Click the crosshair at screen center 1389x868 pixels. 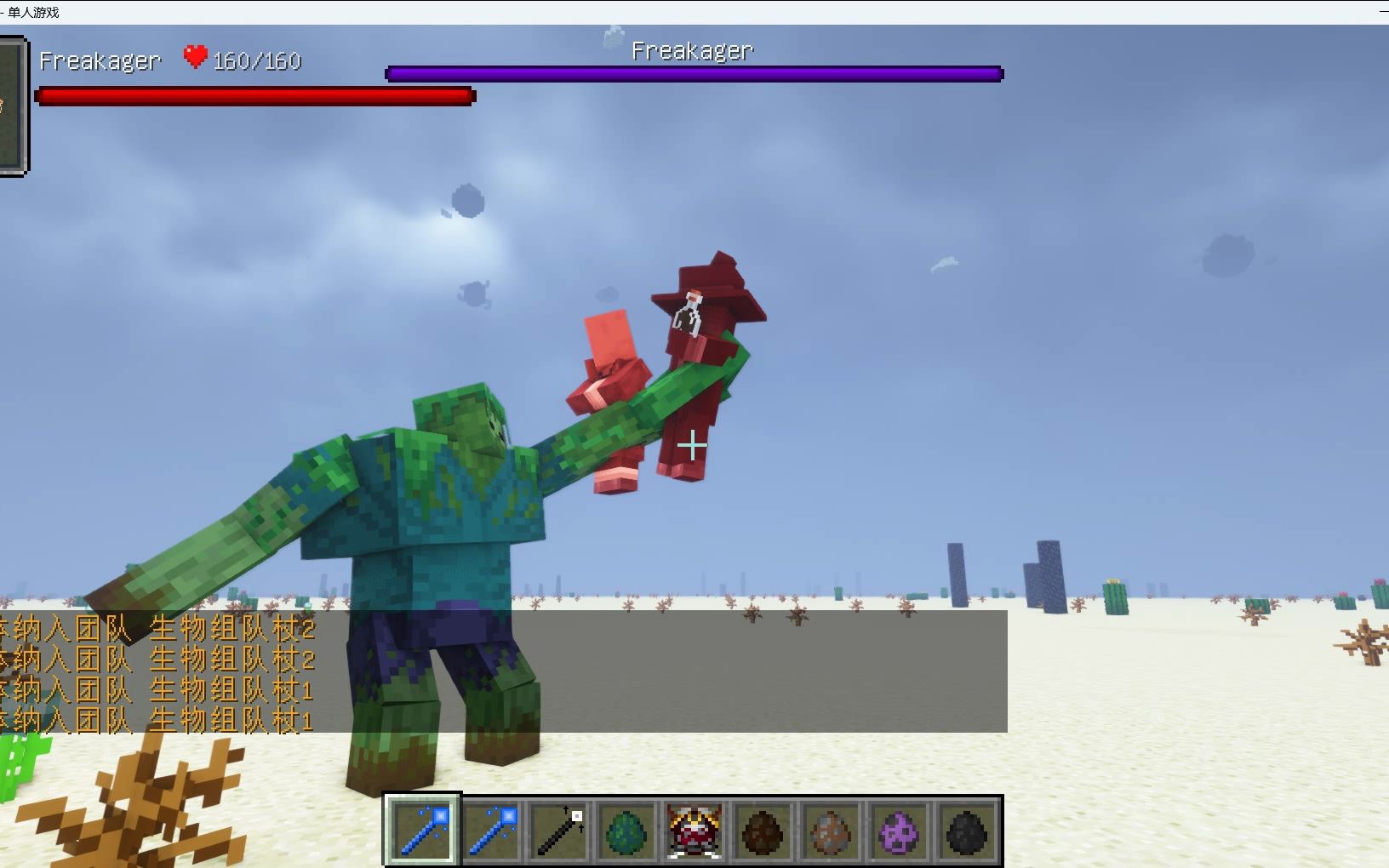tap(693, 443)
